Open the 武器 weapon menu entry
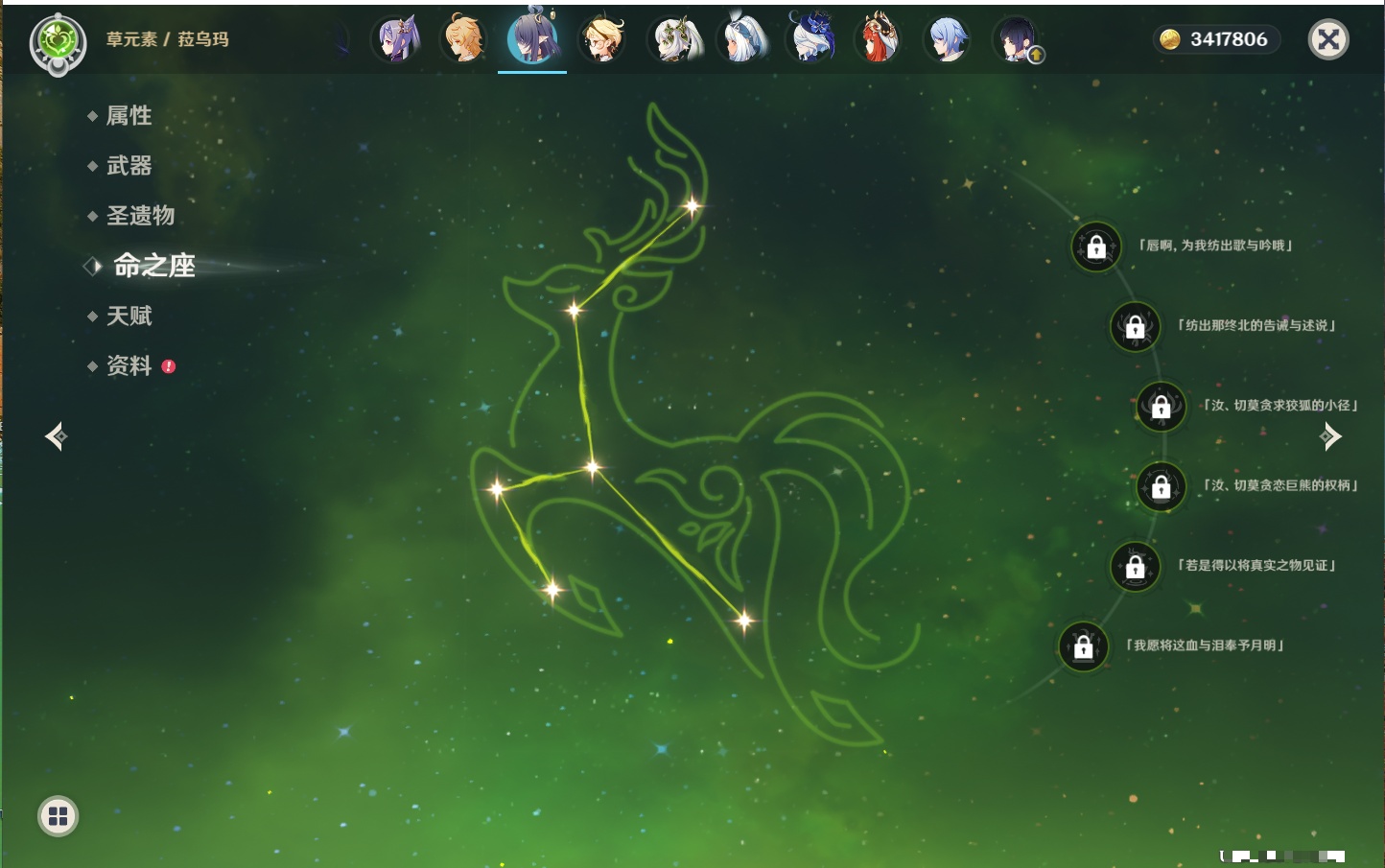The height and width of the screenshot is (868, 1385). tap(129, 166)
